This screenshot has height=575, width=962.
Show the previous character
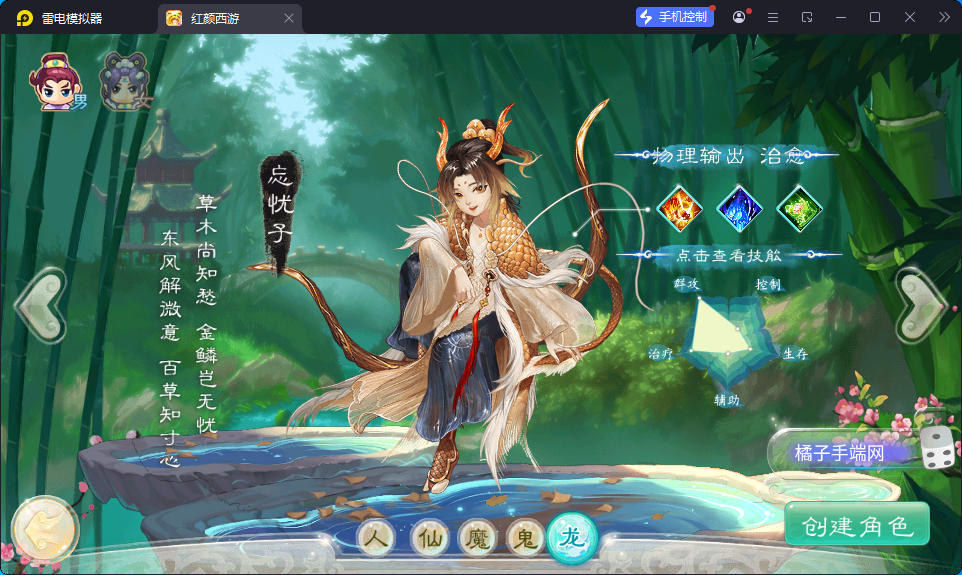tap(40, 305)
